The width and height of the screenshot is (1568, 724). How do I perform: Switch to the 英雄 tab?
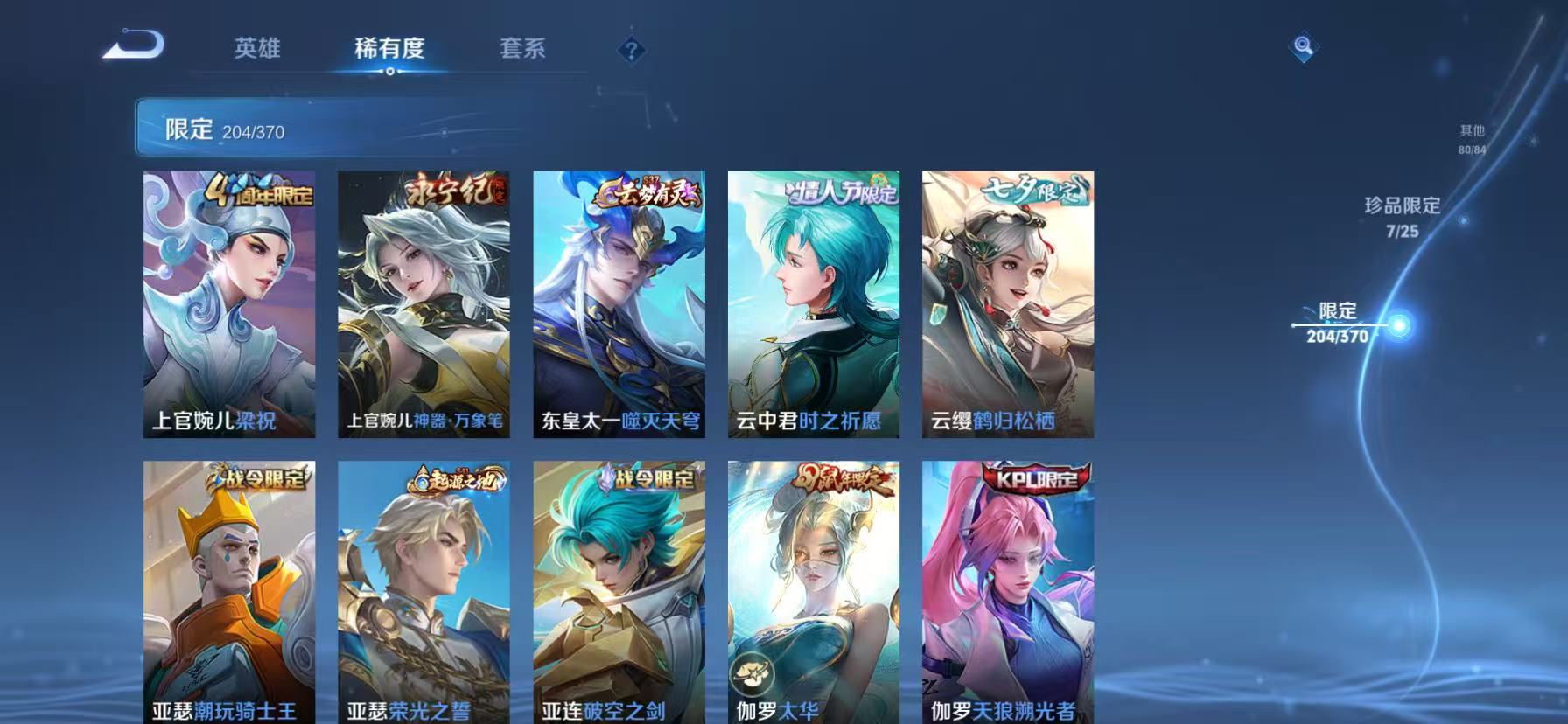tap(256, 51)
